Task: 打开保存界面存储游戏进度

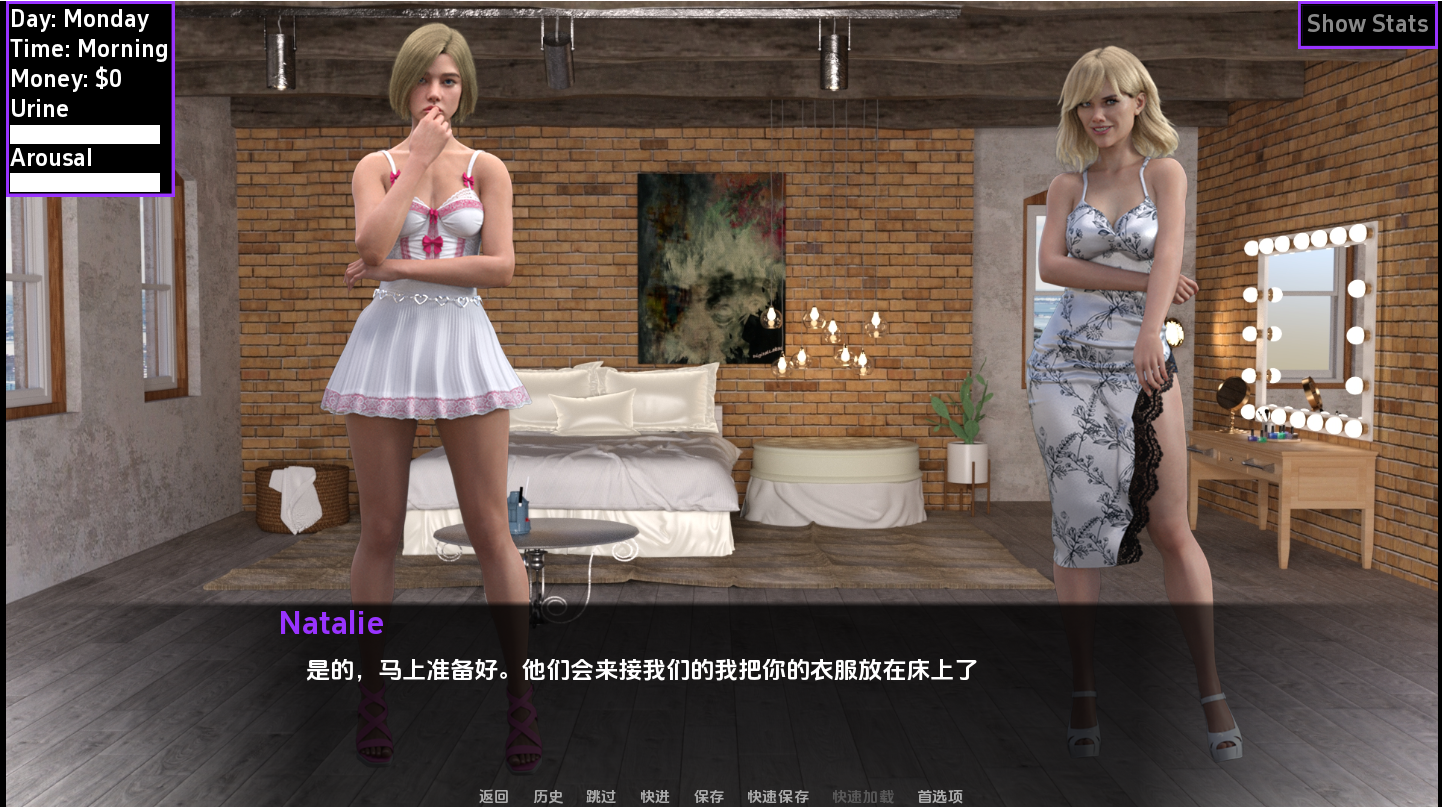Action: coord(709,796)
